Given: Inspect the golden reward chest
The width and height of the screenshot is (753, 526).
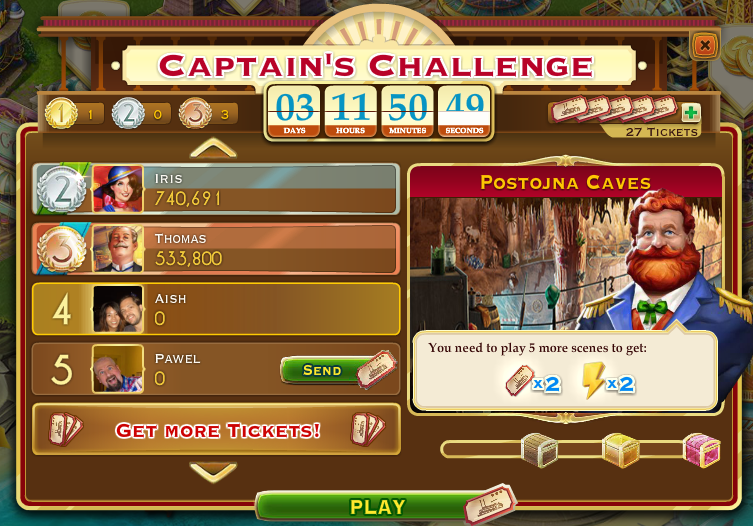Looking at the screenshot, I should 620,449.
